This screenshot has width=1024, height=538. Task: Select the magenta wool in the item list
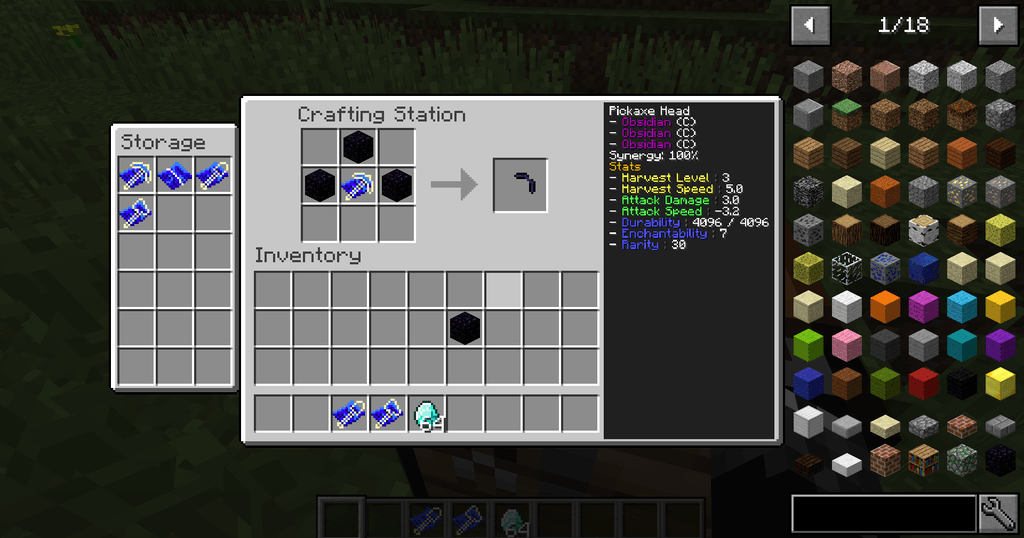[923, 306]
